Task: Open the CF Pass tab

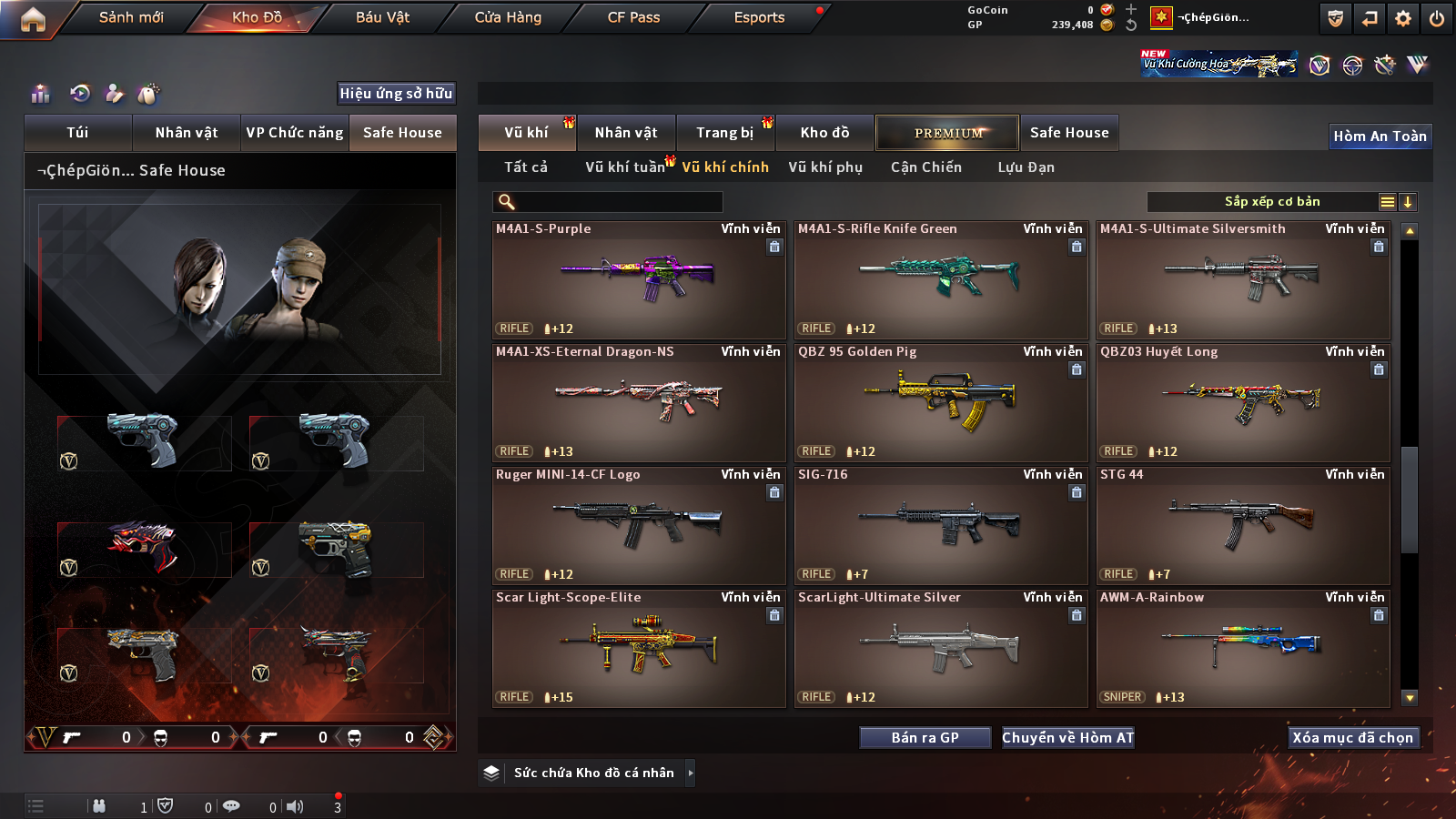Action: (633, 17)
